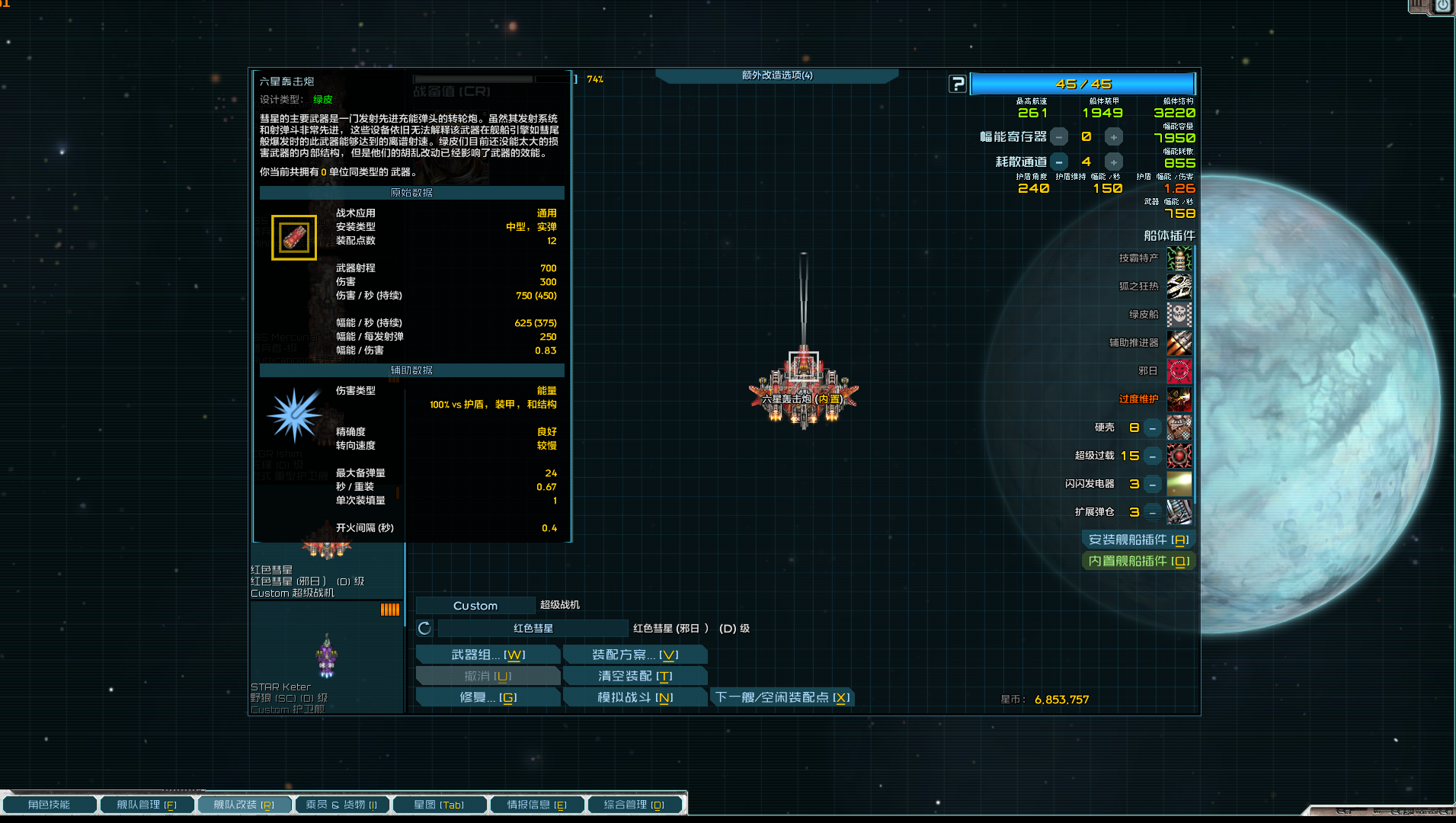Click the 清空装配 [T] button
1456x823 pixels.
click(635, 676)
